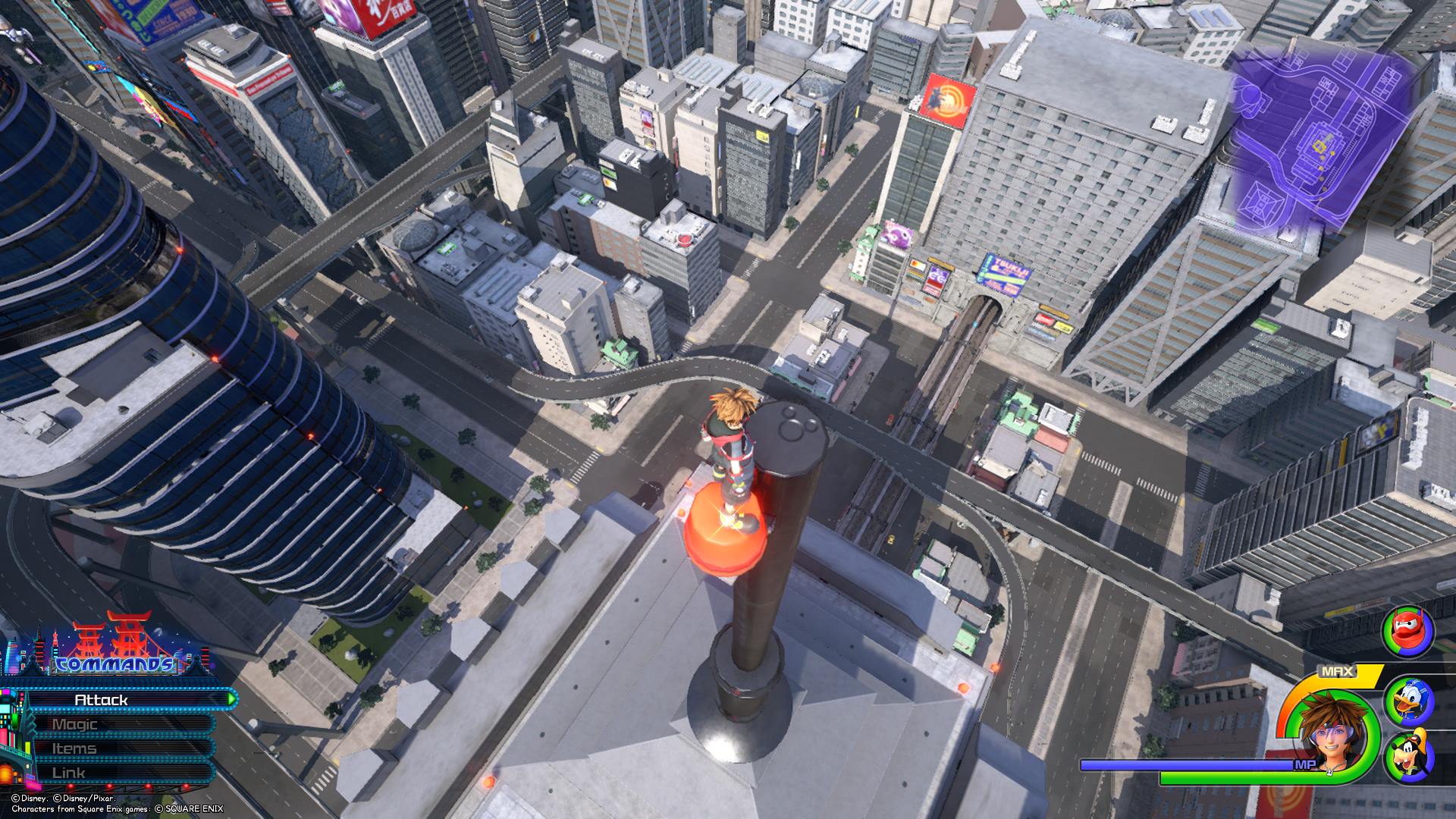Open the Items command
This screenshot has height=819, width=1456.
(114, 748)
